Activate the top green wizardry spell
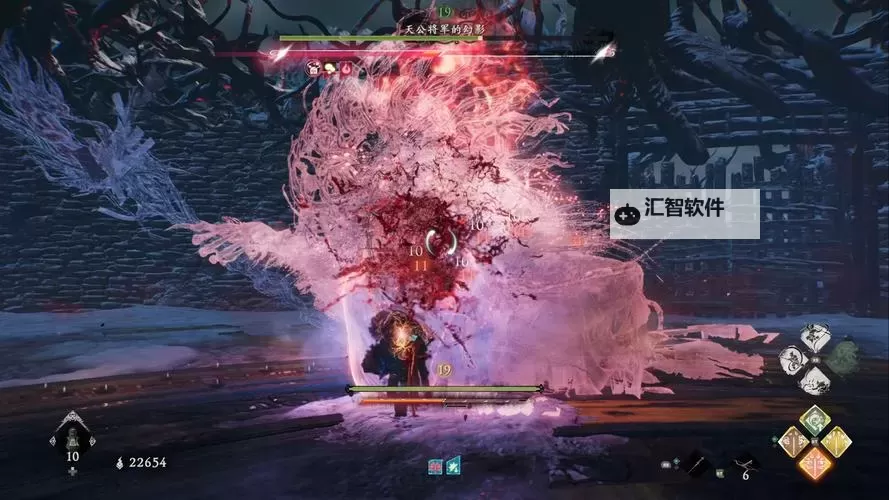Viewport: 889px width, 500px height. 815,421
